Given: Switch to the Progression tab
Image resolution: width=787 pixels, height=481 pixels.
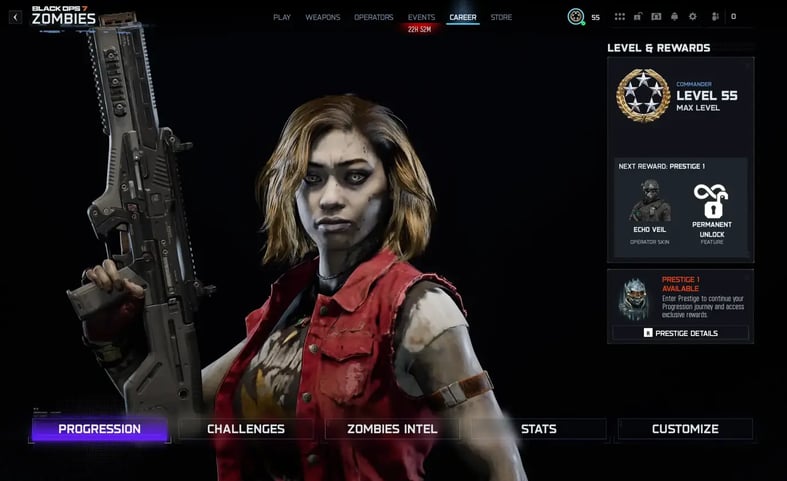Looking at the screenshot, I should click(99, 429).
